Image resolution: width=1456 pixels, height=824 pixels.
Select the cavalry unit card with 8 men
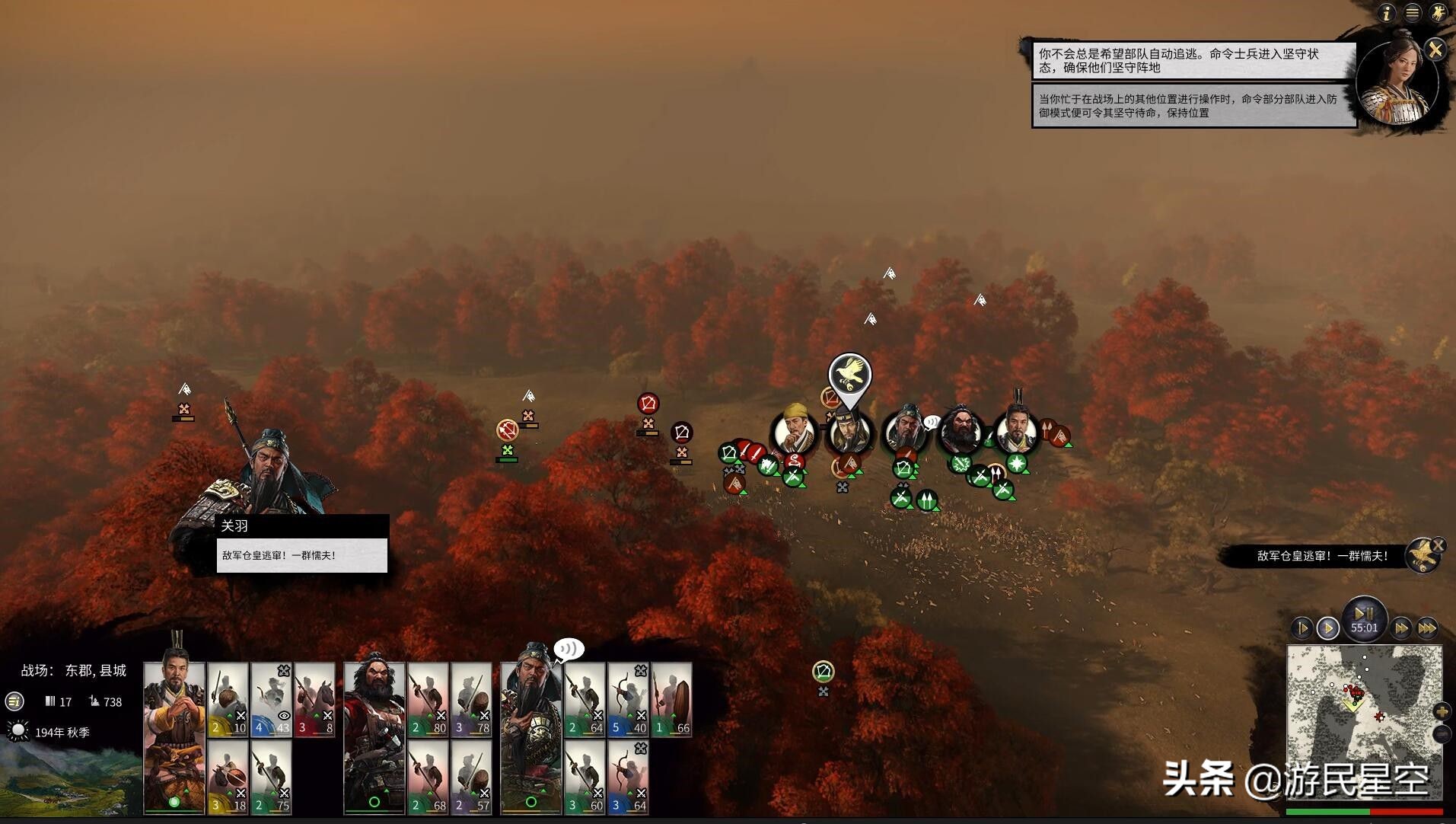click(x=314, y=701)
